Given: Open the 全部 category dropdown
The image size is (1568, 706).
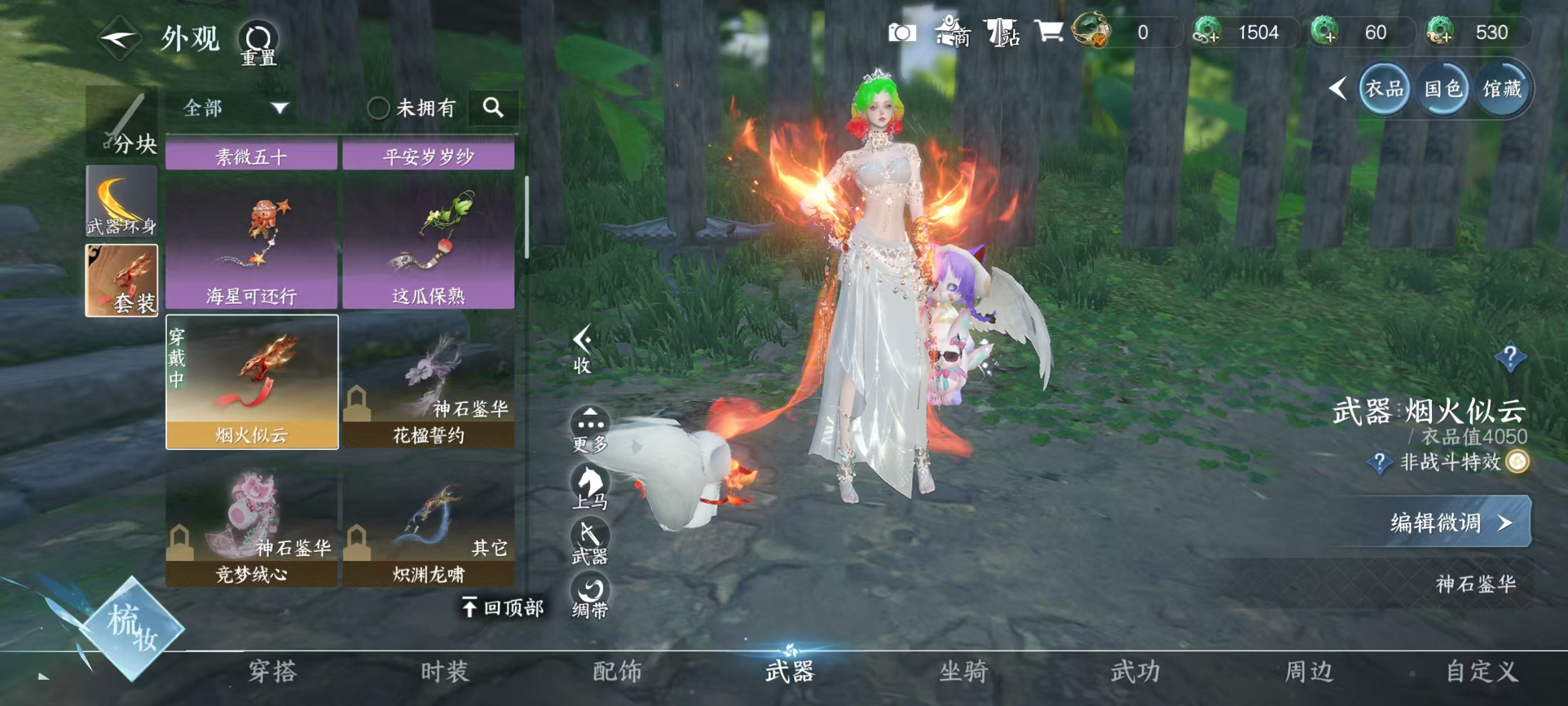Looking at the screenshot, I should (x=231, y=109).
